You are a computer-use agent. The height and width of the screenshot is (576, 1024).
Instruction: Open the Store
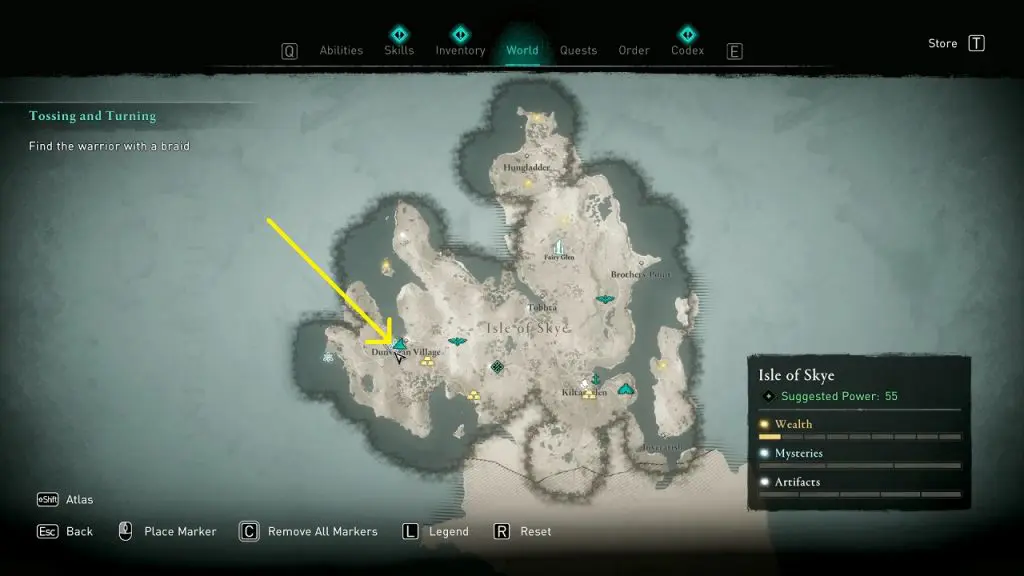pos(943,44)
